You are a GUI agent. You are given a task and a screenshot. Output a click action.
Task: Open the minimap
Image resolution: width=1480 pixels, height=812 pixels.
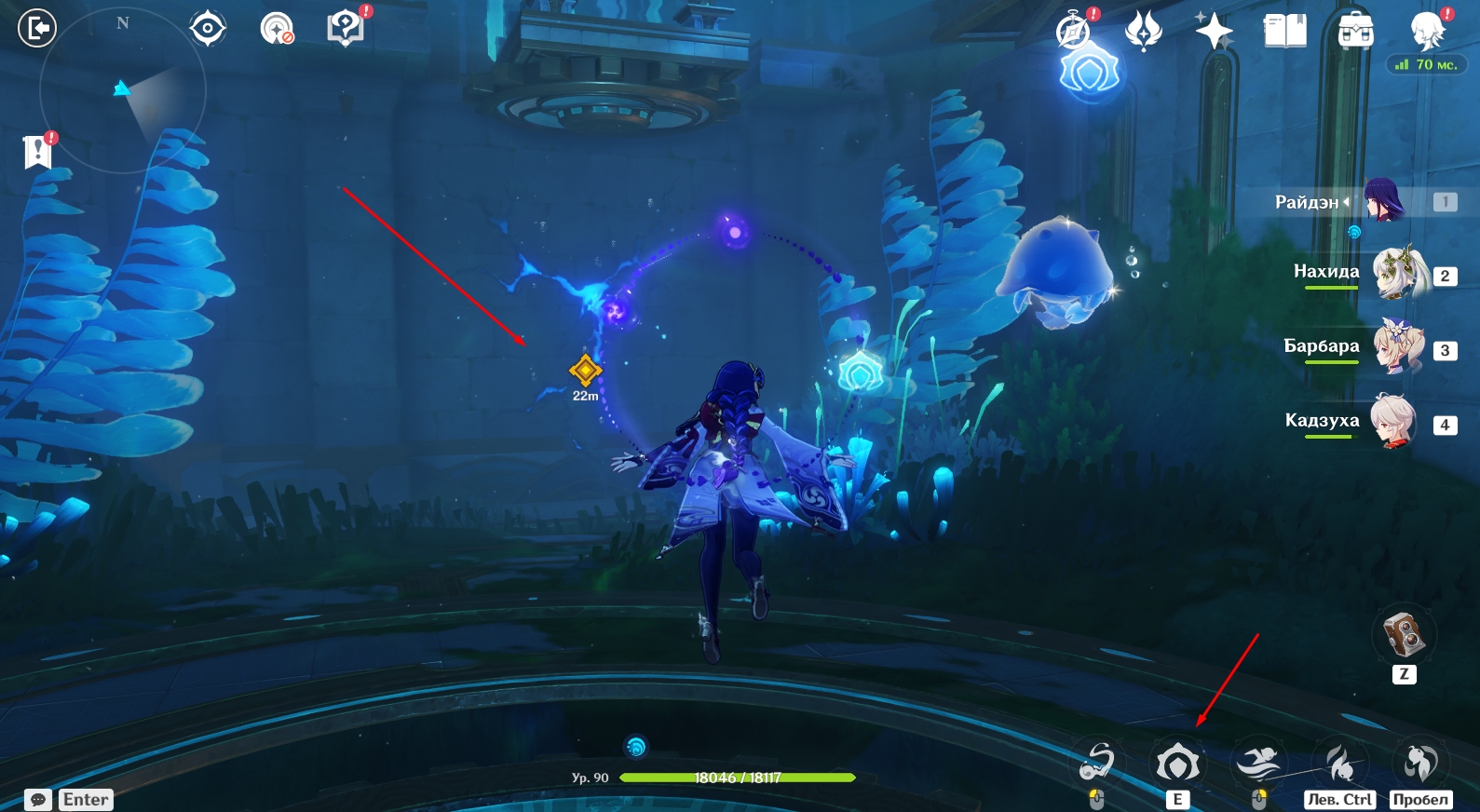(x=122, y=90)
